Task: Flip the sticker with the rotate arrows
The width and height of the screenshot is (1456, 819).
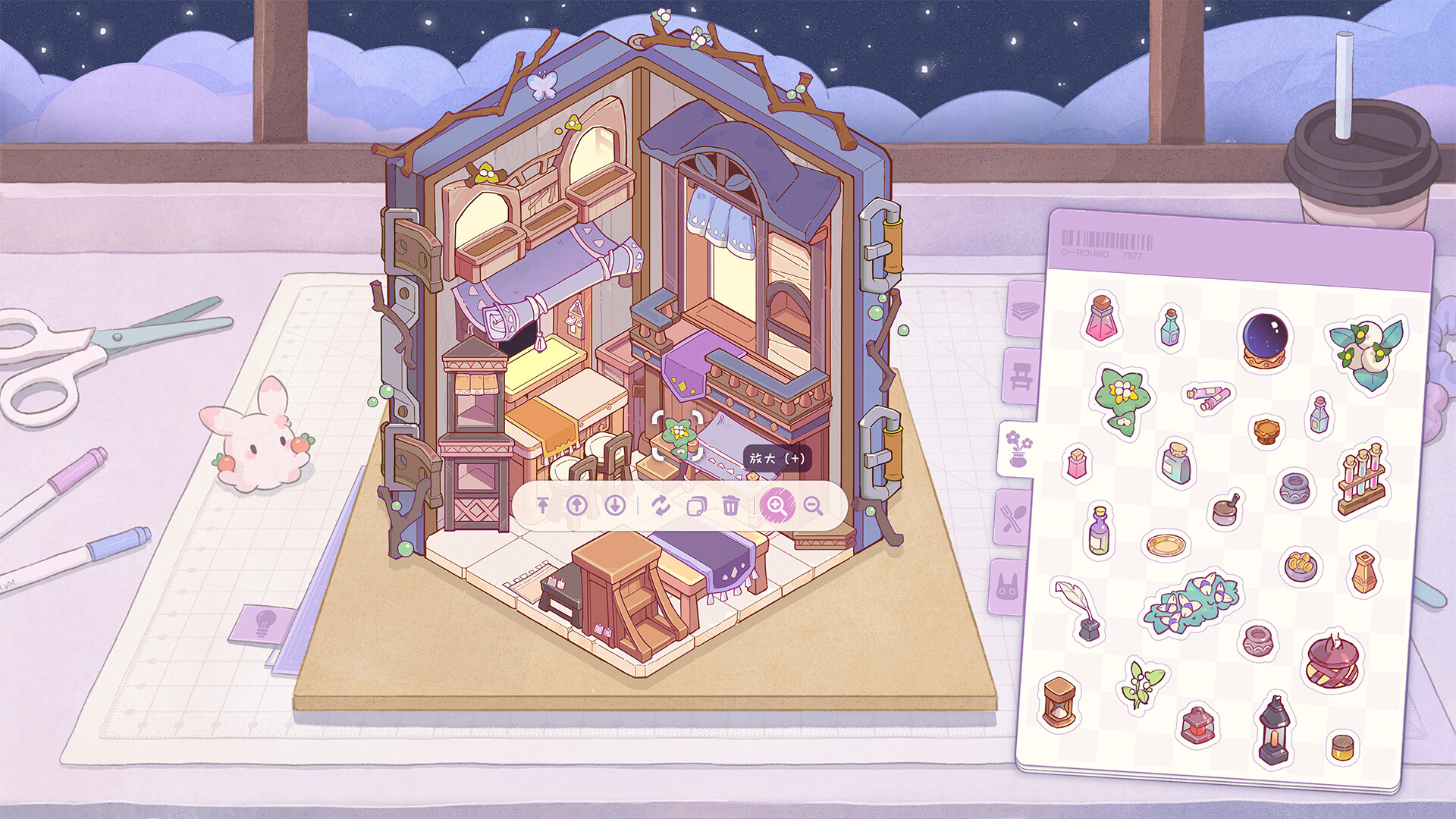Action: click(661, 505)
